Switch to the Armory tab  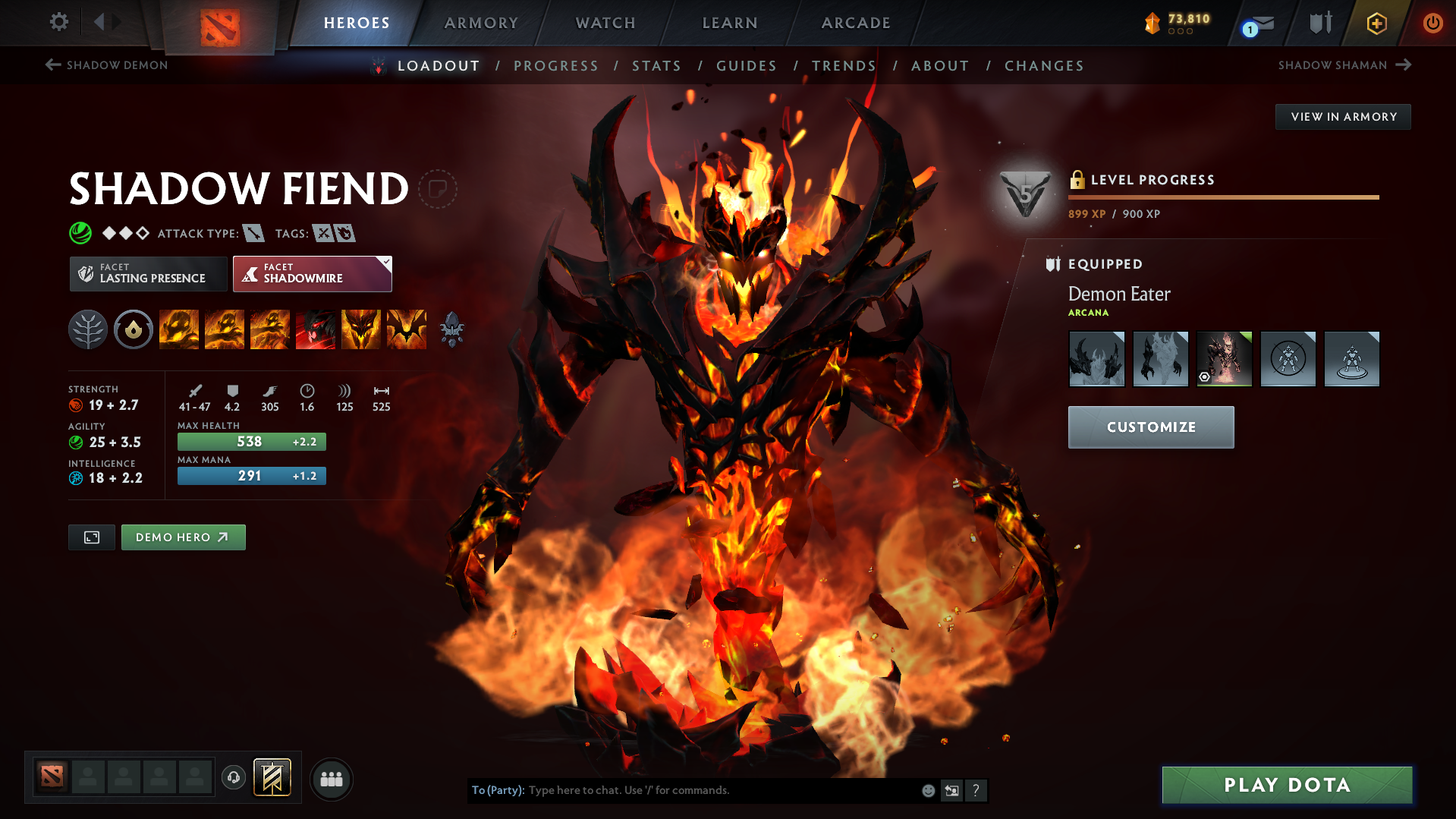[x=481, y=23]
